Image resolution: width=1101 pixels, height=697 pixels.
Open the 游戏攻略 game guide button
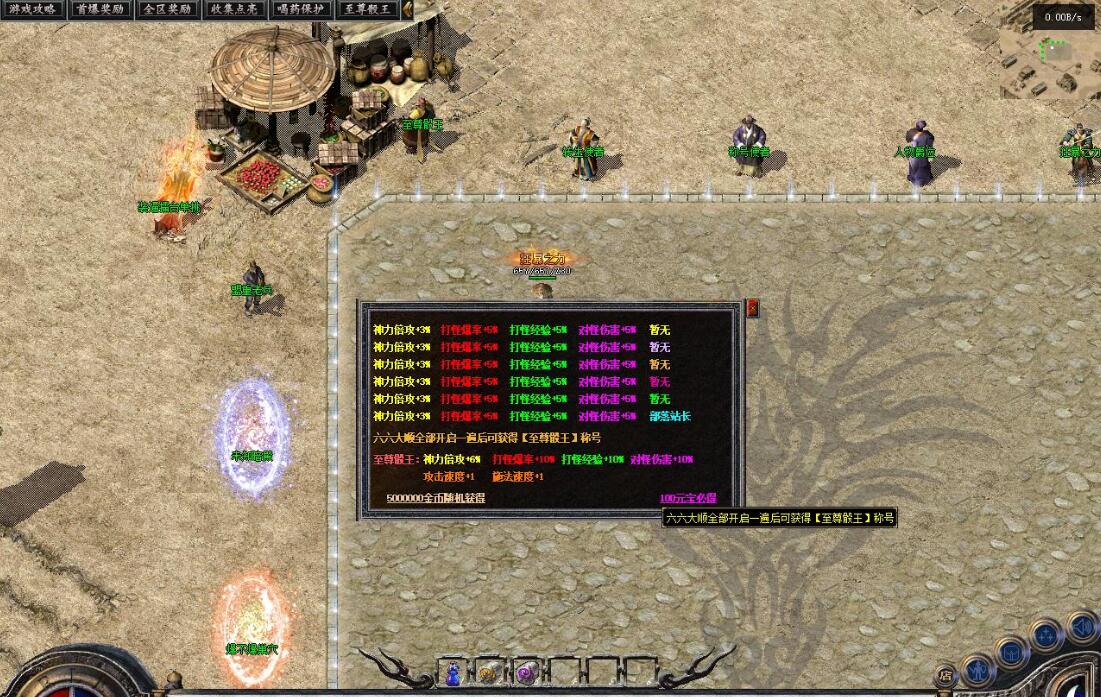coord(31,10)
